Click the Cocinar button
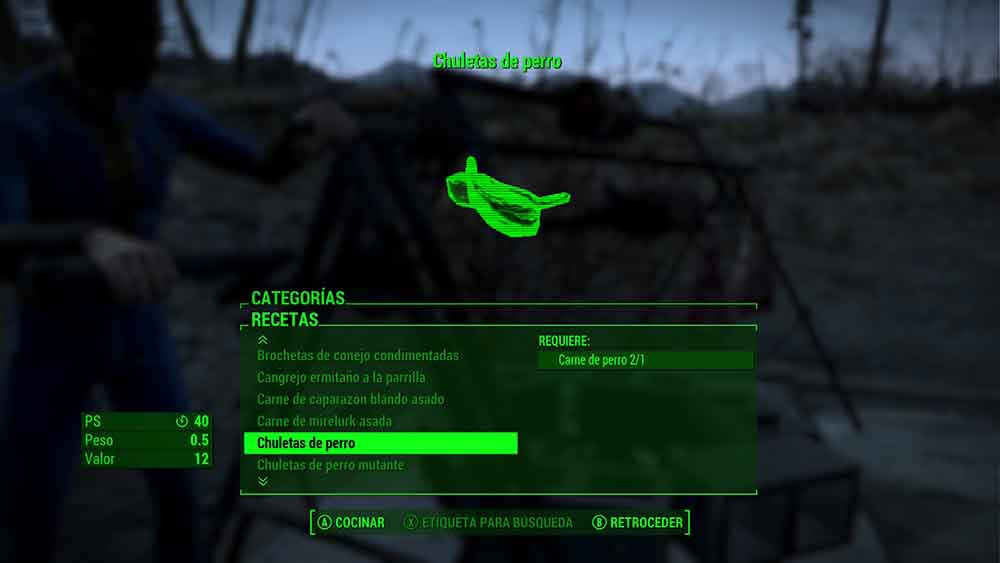The width and height of the screenshot is (1000, 563). coord(351,522)
